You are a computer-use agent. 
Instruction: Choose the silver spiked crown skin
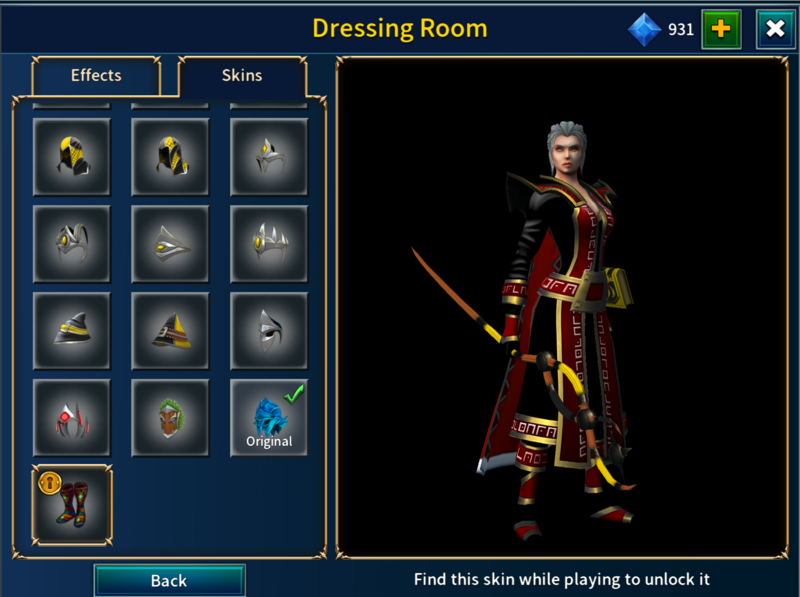point(269,244)
